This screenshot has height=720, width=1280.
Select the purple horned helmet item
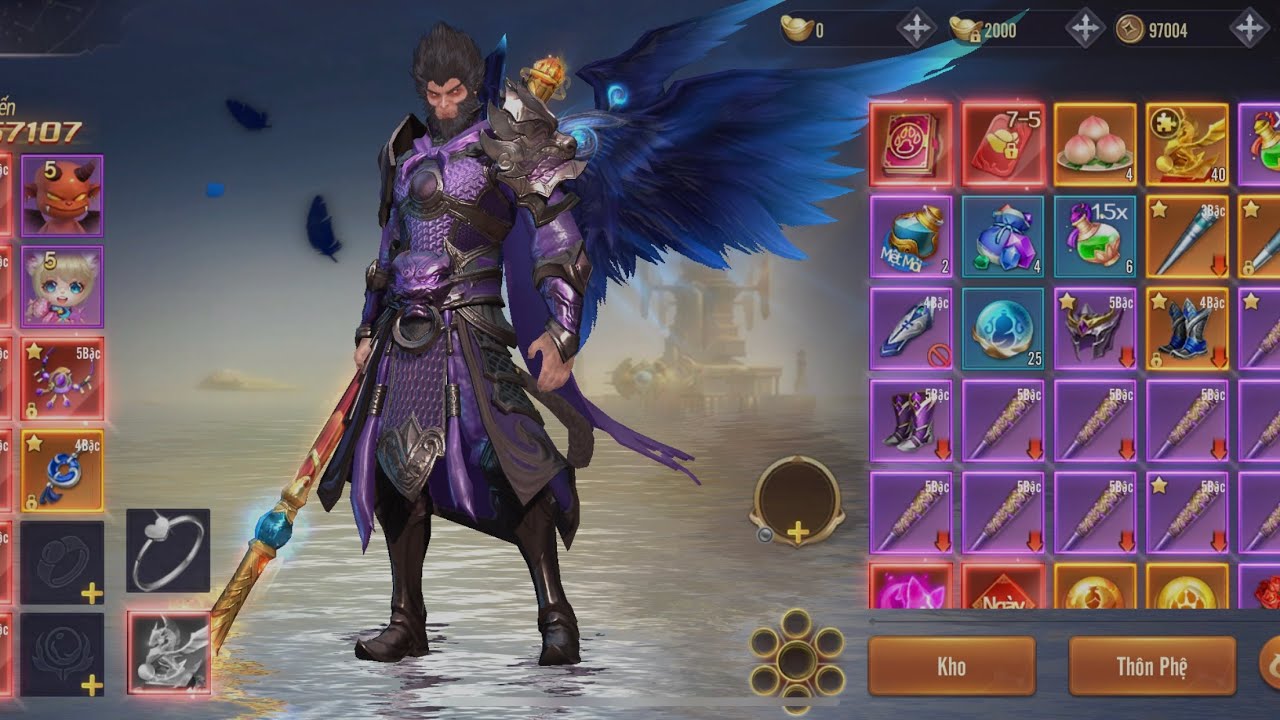1094,328
